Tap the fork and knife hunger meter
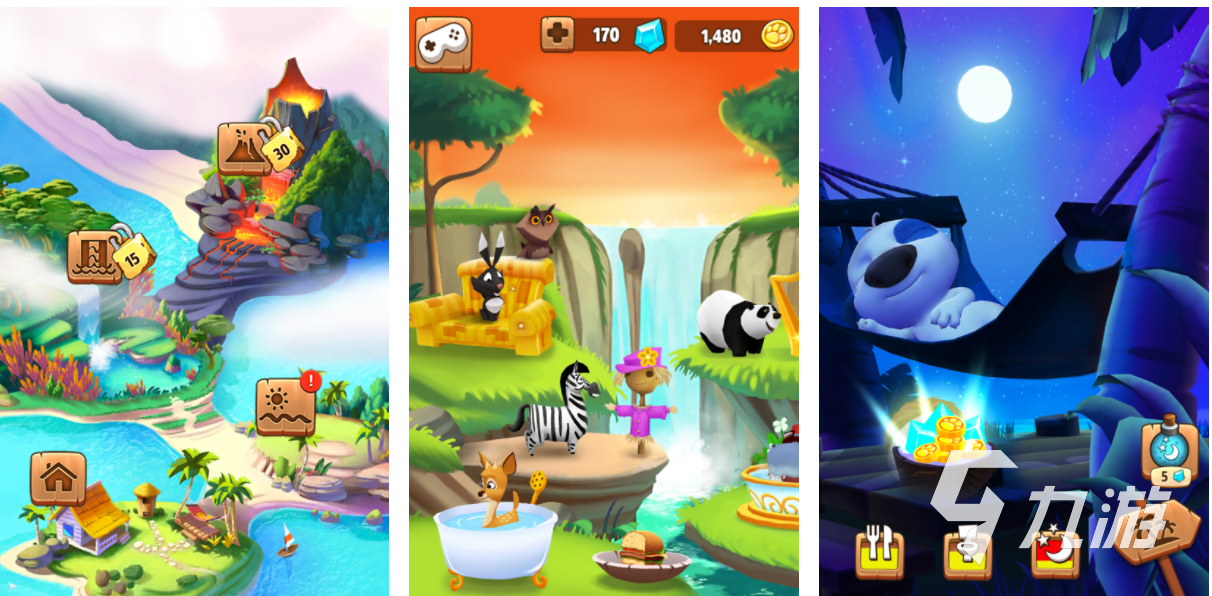The image size is (1212, 596). point(879,553)
